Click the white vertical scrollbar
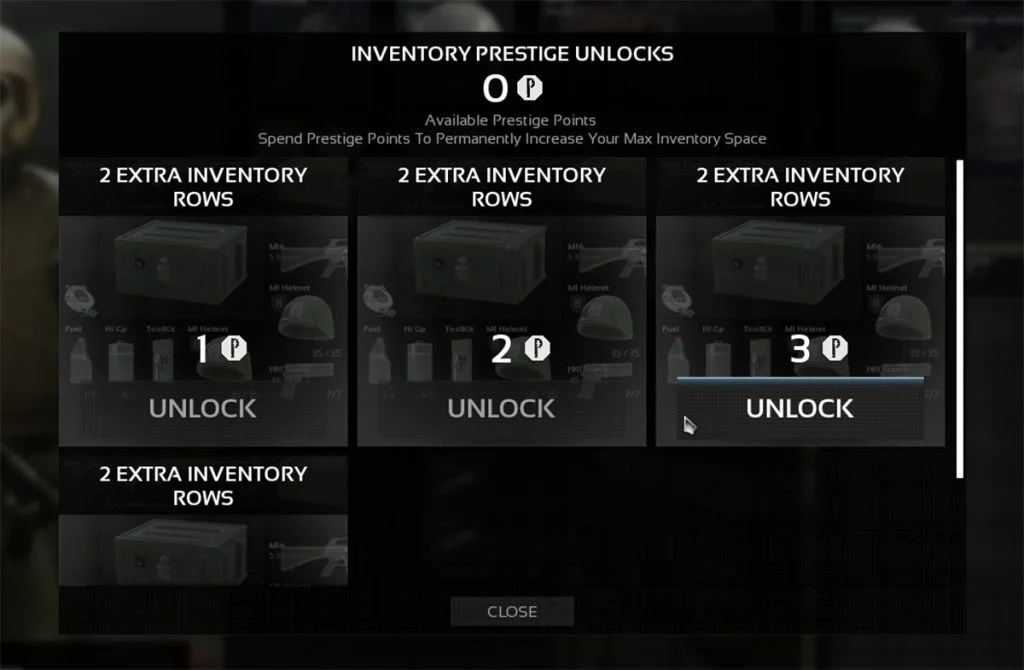This screenshot has width=1024, height=670. [960, 318]
